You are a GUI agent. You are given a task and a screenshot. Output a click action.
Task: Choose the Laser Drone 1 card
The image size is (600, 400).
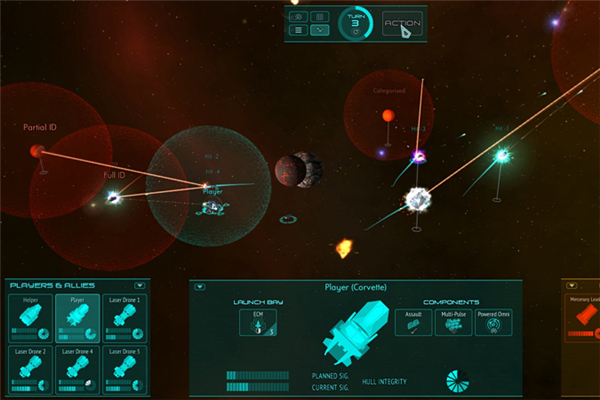(x=124, y=319)
